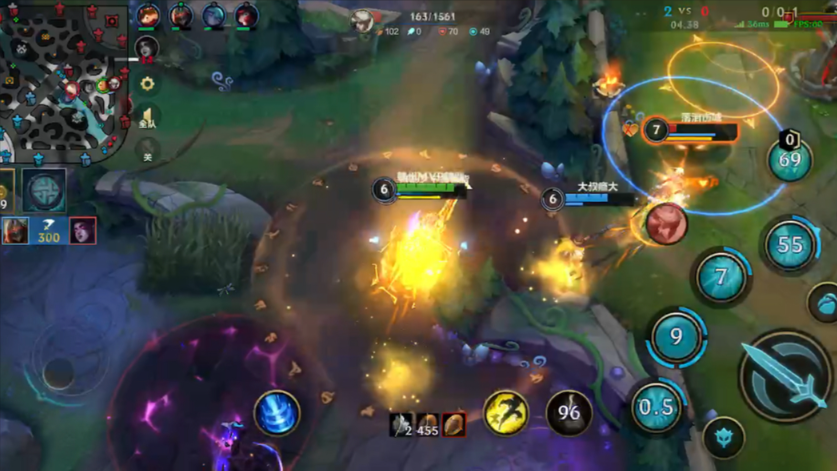837x471 pixels.
Task: Use the item button showing 69
Action: point(789,160)
